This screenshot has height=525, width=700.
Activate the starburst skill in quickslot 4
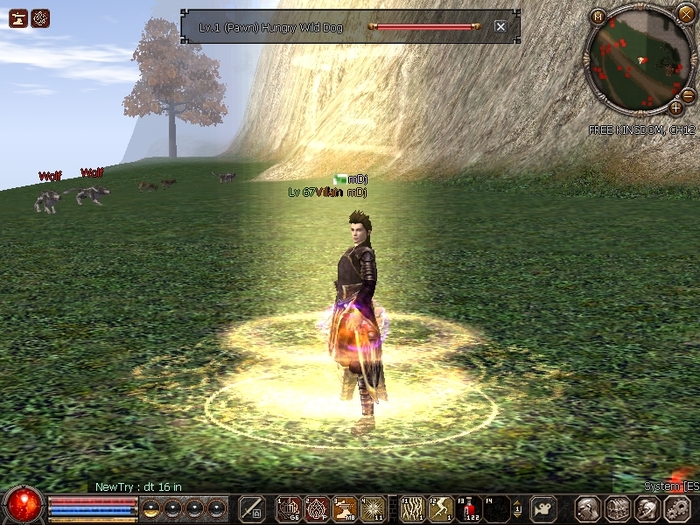tap(373, 508)
